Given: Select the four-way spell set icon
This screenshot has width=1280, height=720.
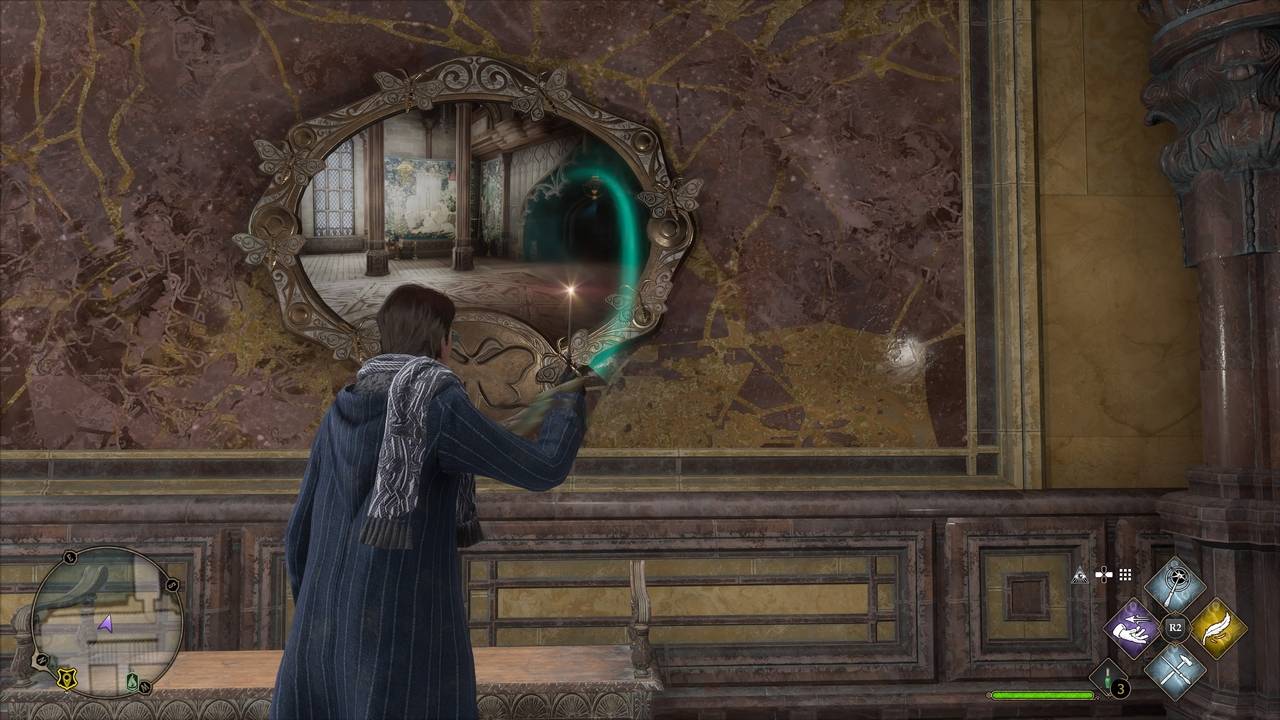Looking at the screenshot, I should pyautogui.click(x=1103, y=575).
